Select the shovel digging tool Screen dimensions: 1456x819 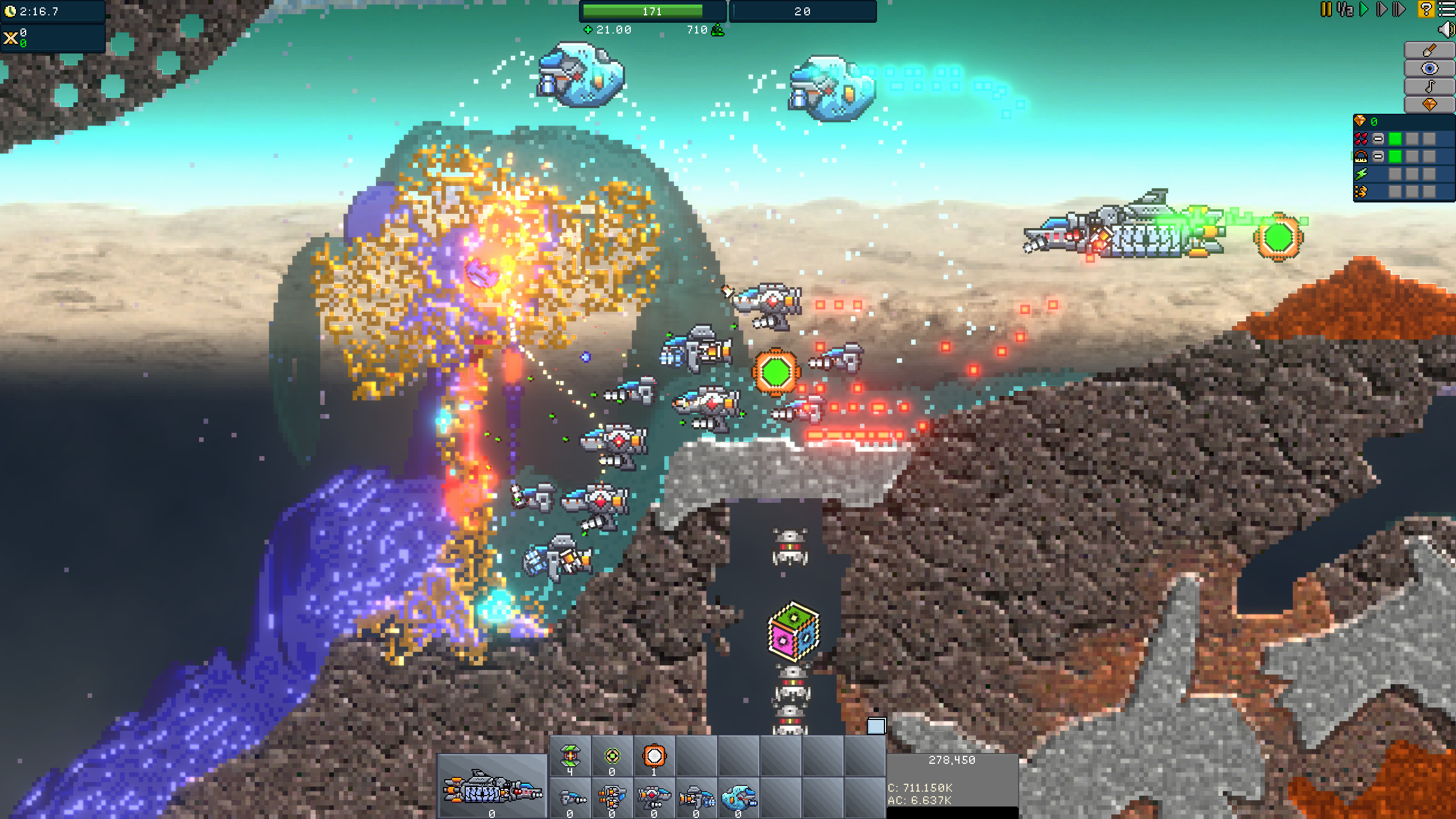click(x=1429, y=50)
